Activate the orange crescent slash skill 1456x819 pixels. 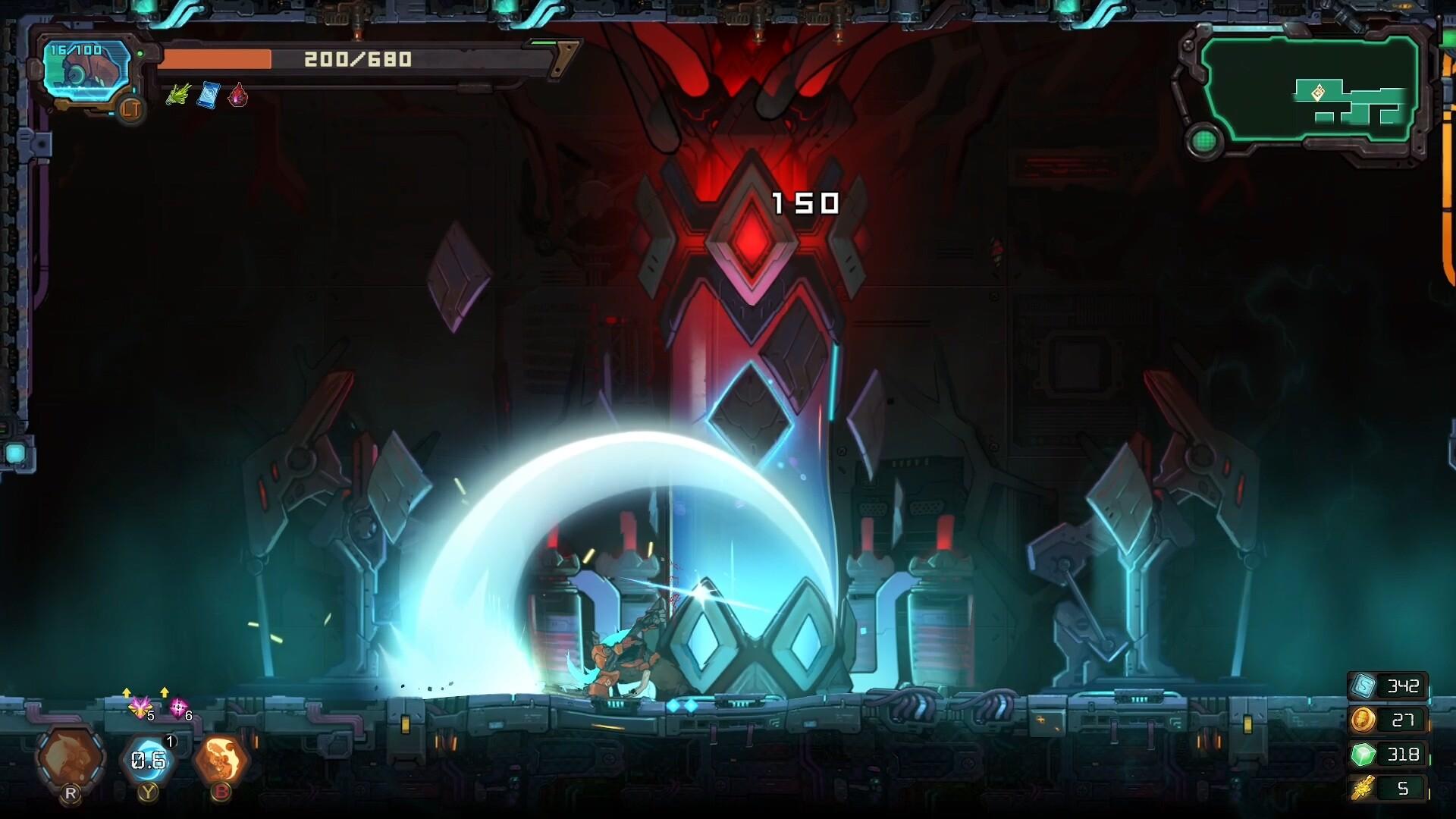pos(221,759)
